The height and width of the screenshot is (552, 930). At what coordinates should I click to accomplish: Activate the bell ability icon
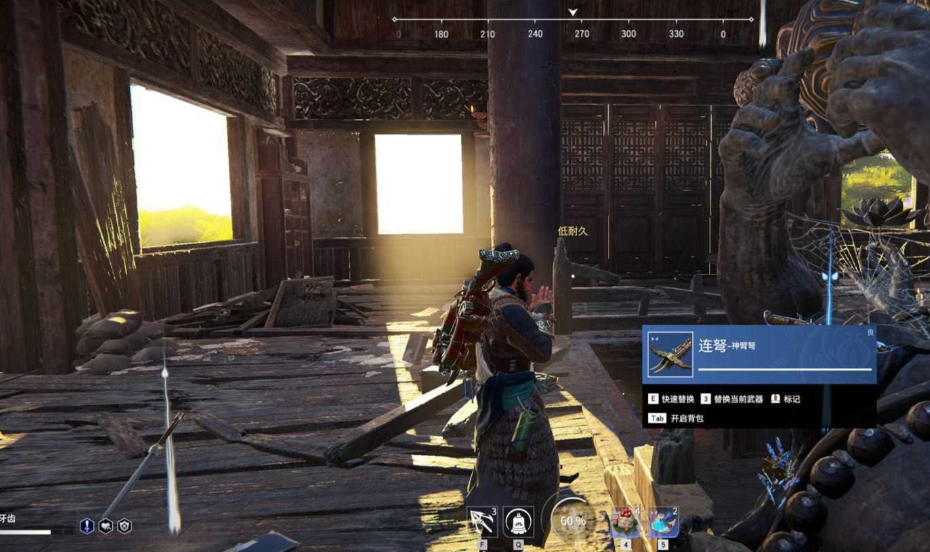point(518,521)
